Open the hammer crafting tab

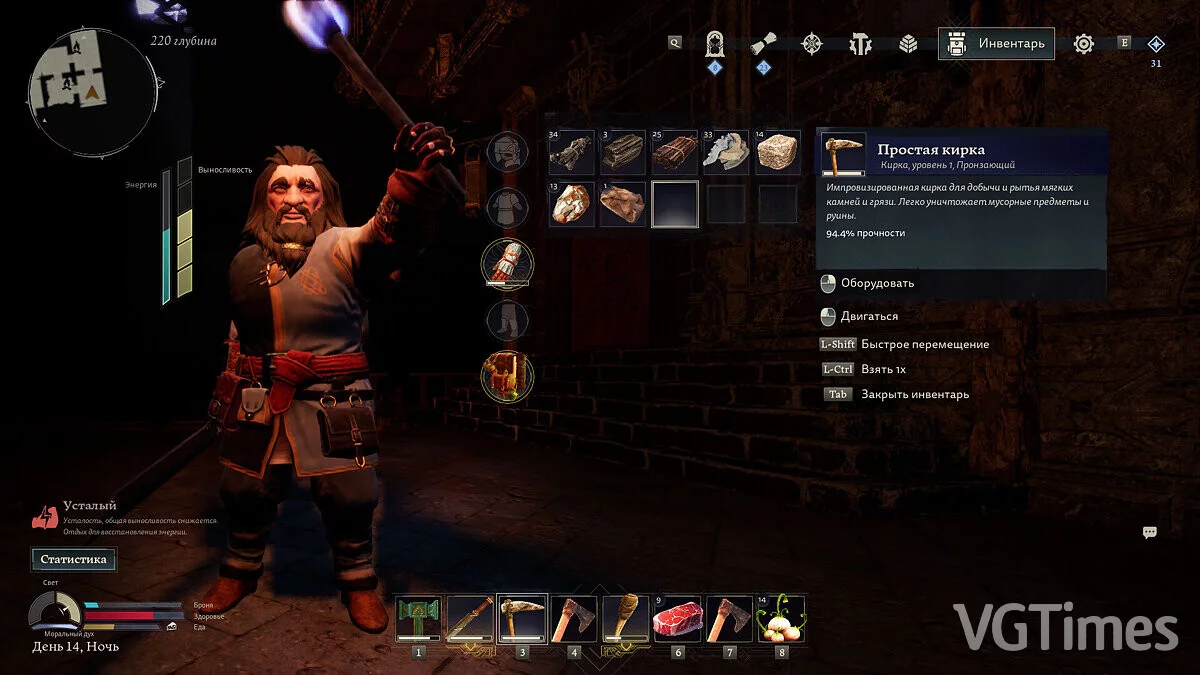click(x=860, y=44)
